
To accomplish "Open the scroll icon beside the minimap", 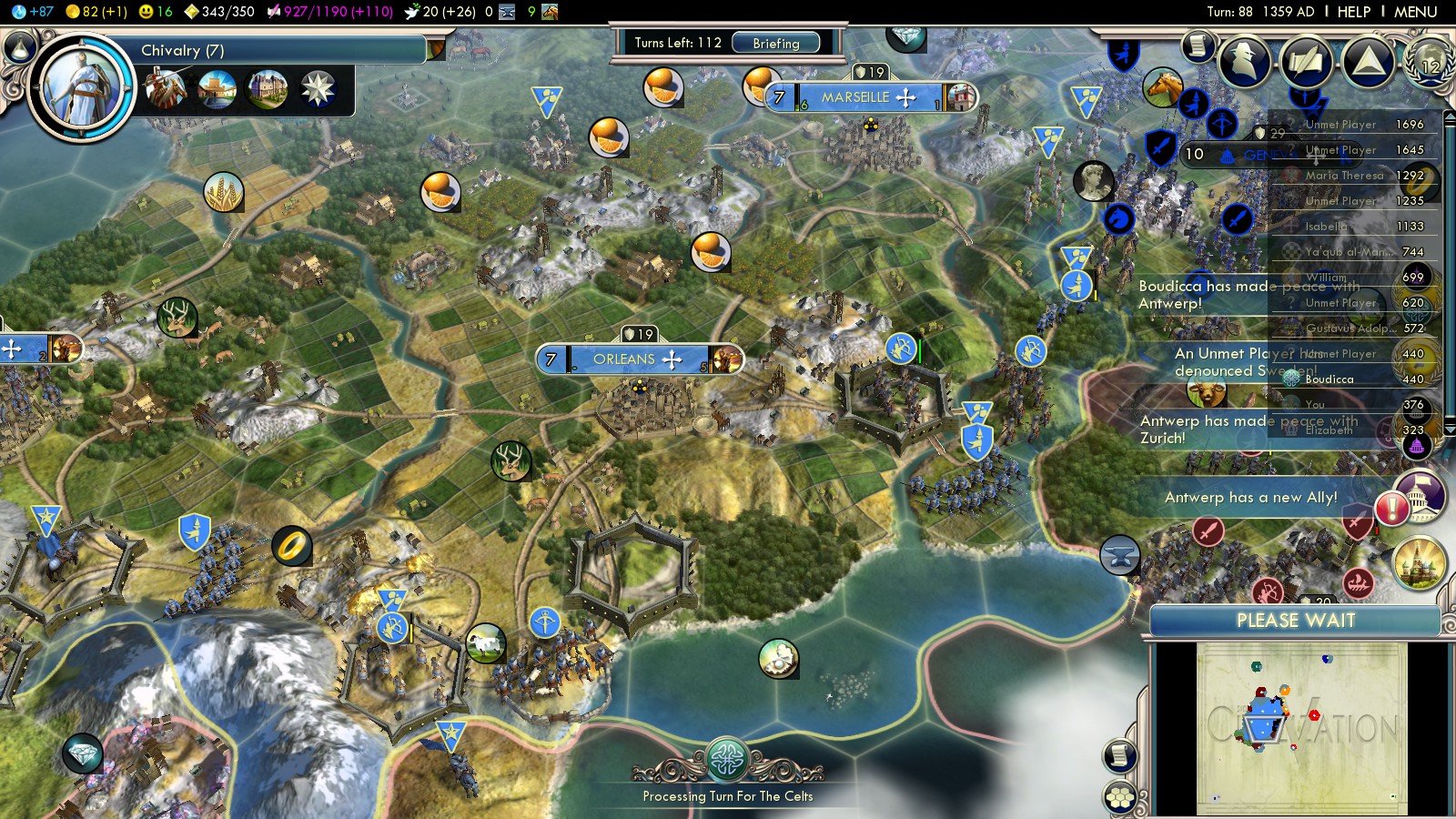I will tap(1119, 755).
